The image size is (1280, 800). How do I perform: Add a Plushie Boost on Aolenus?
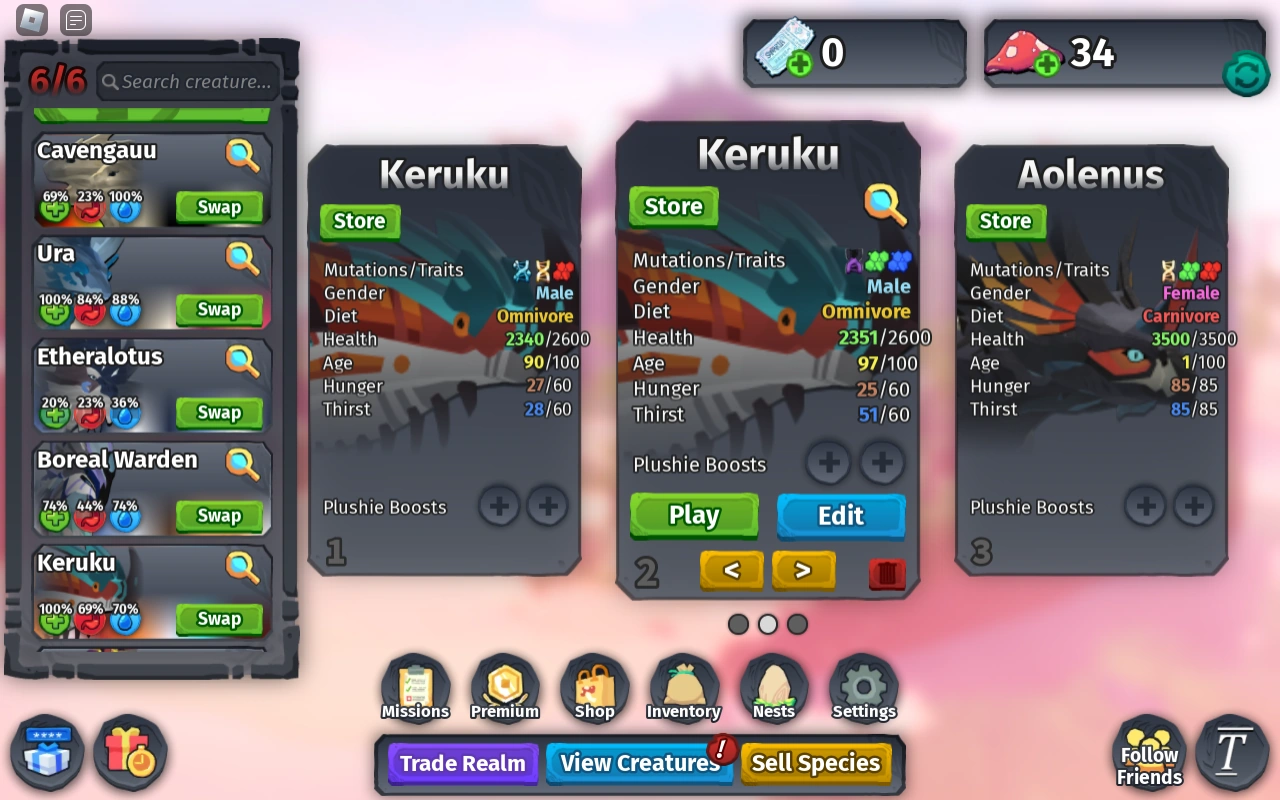1145,506
